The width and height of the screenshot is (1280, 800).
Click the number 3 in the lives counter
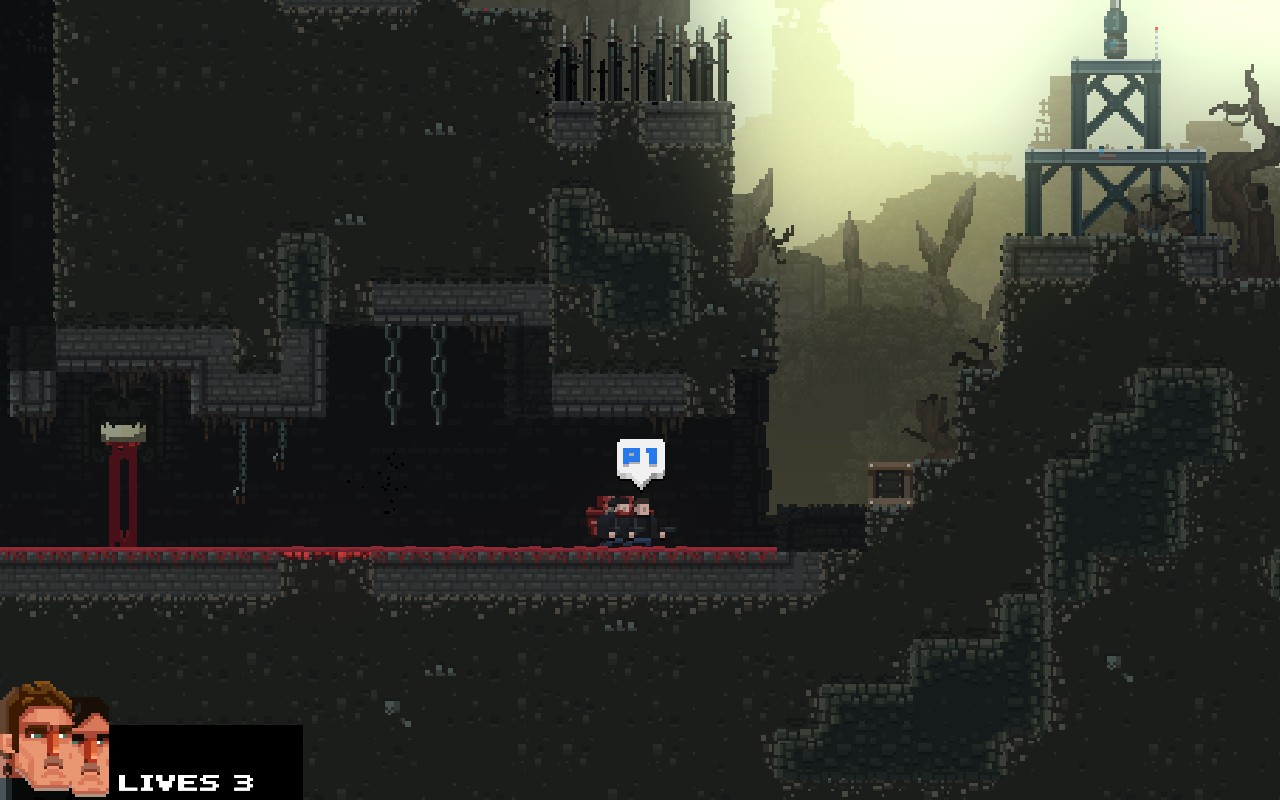point(243,782)
